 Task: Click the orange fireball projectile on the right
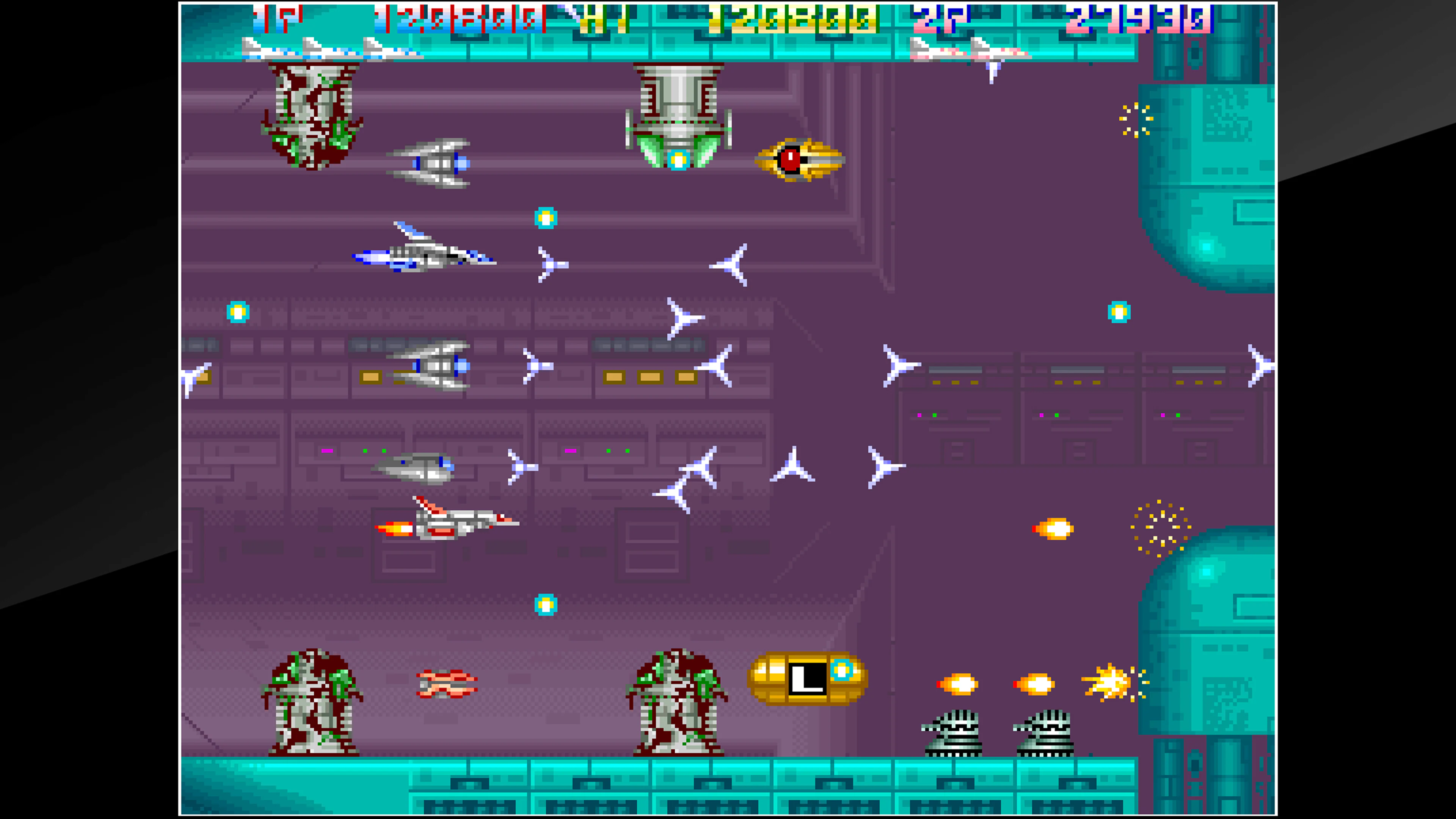click(1053, 529)
